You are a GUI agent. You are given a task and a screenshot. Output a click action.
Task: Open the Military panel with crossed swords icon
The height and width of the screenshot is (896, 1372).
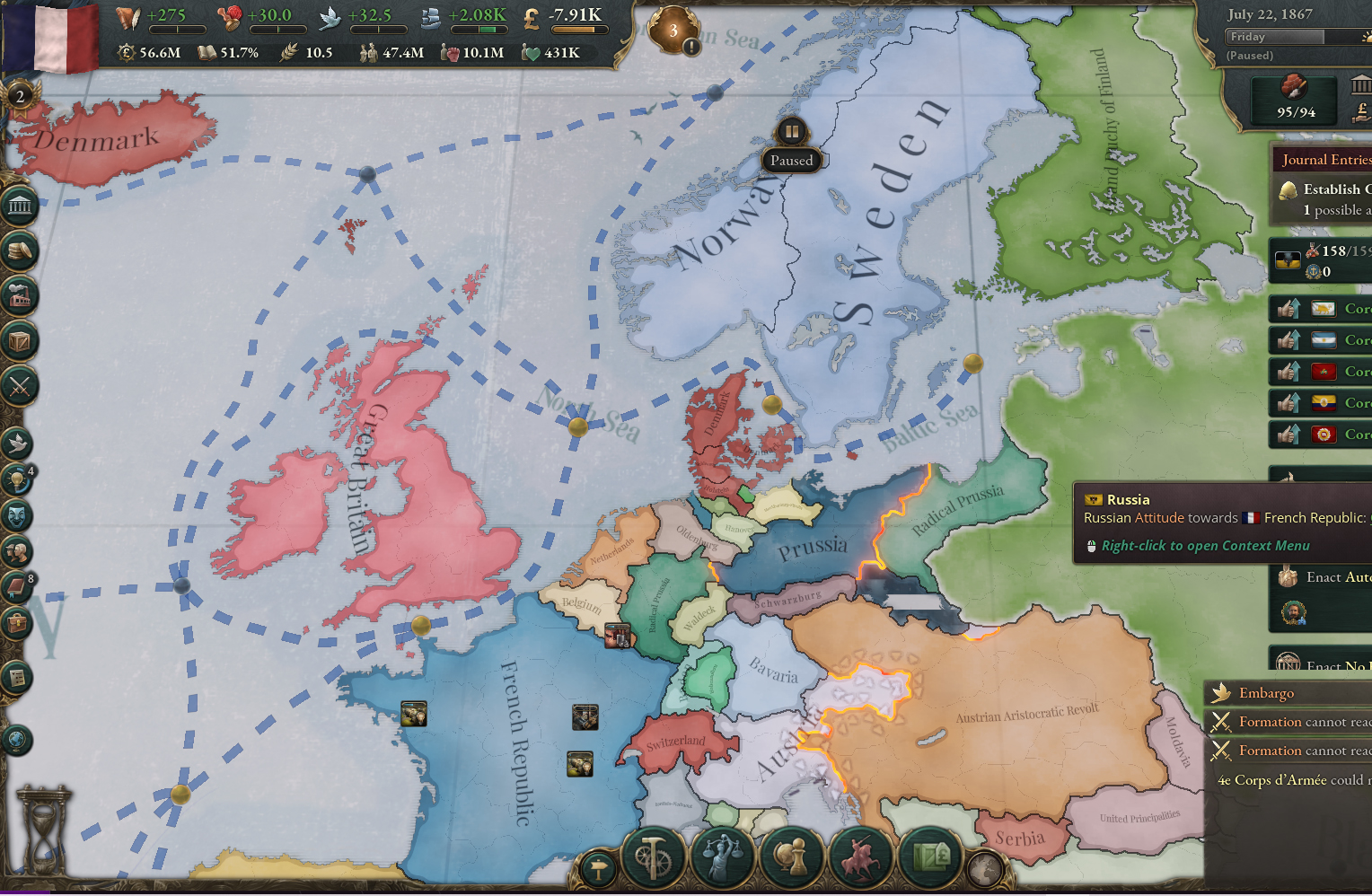(x=19, y=388)
